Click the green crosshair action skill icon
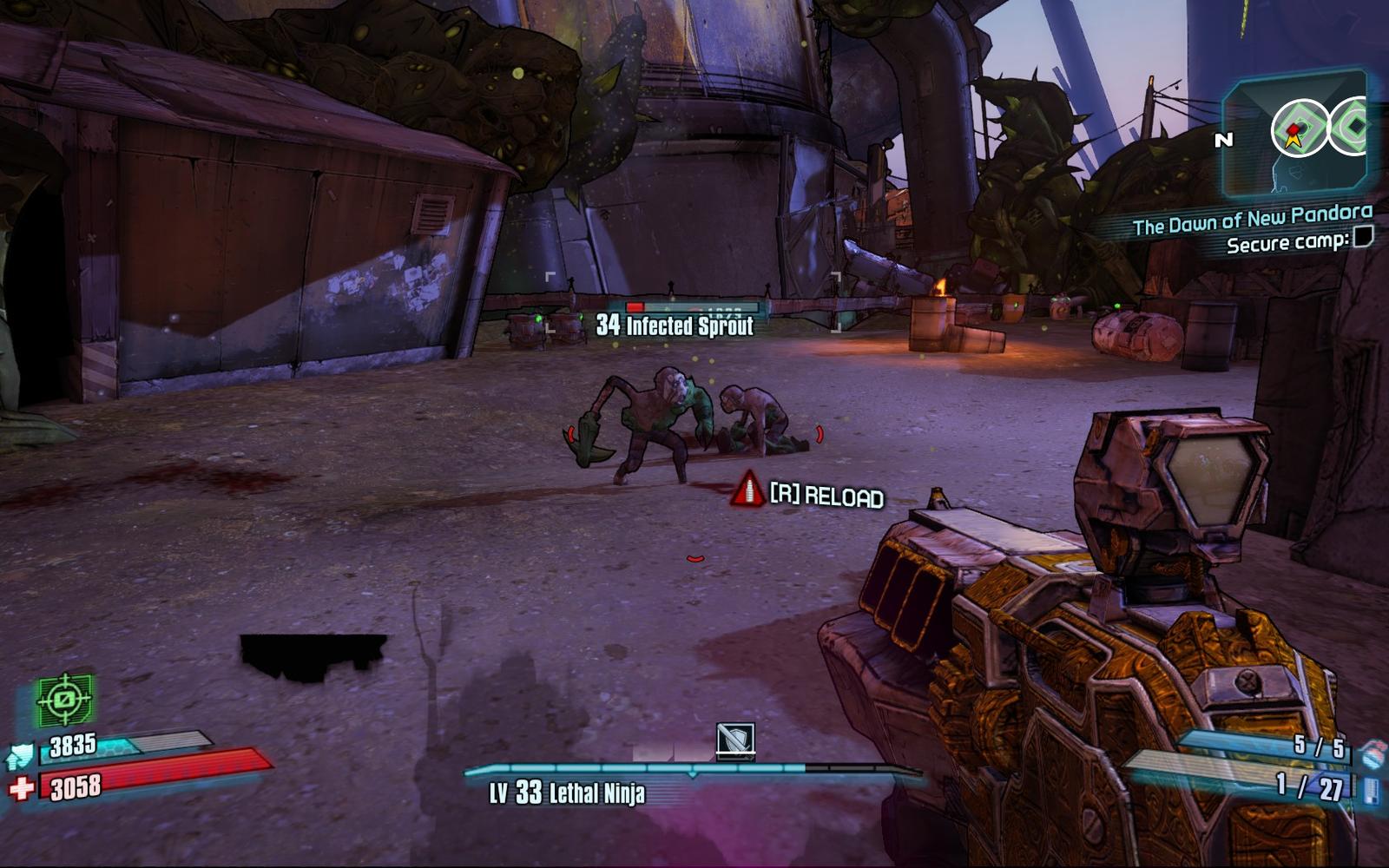Viewport: 1389px width, 868px height. pyautogui.click(x=64, y=700)
